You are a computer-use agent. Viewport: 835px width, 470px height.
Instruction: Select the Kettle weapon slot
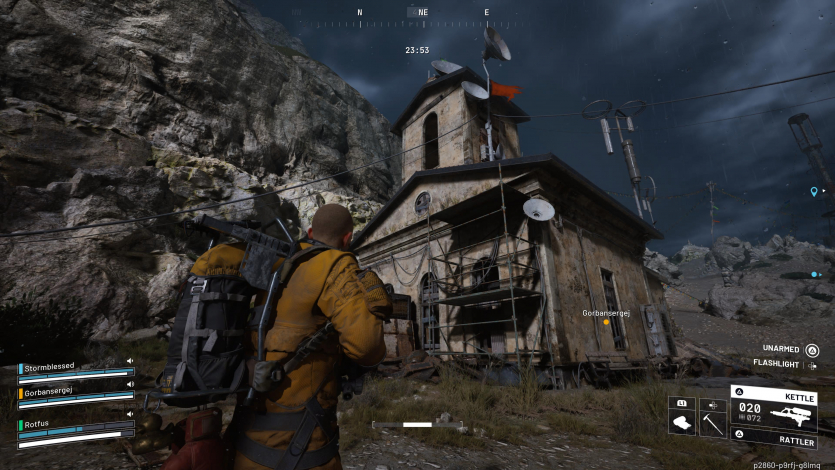point(773,408)
